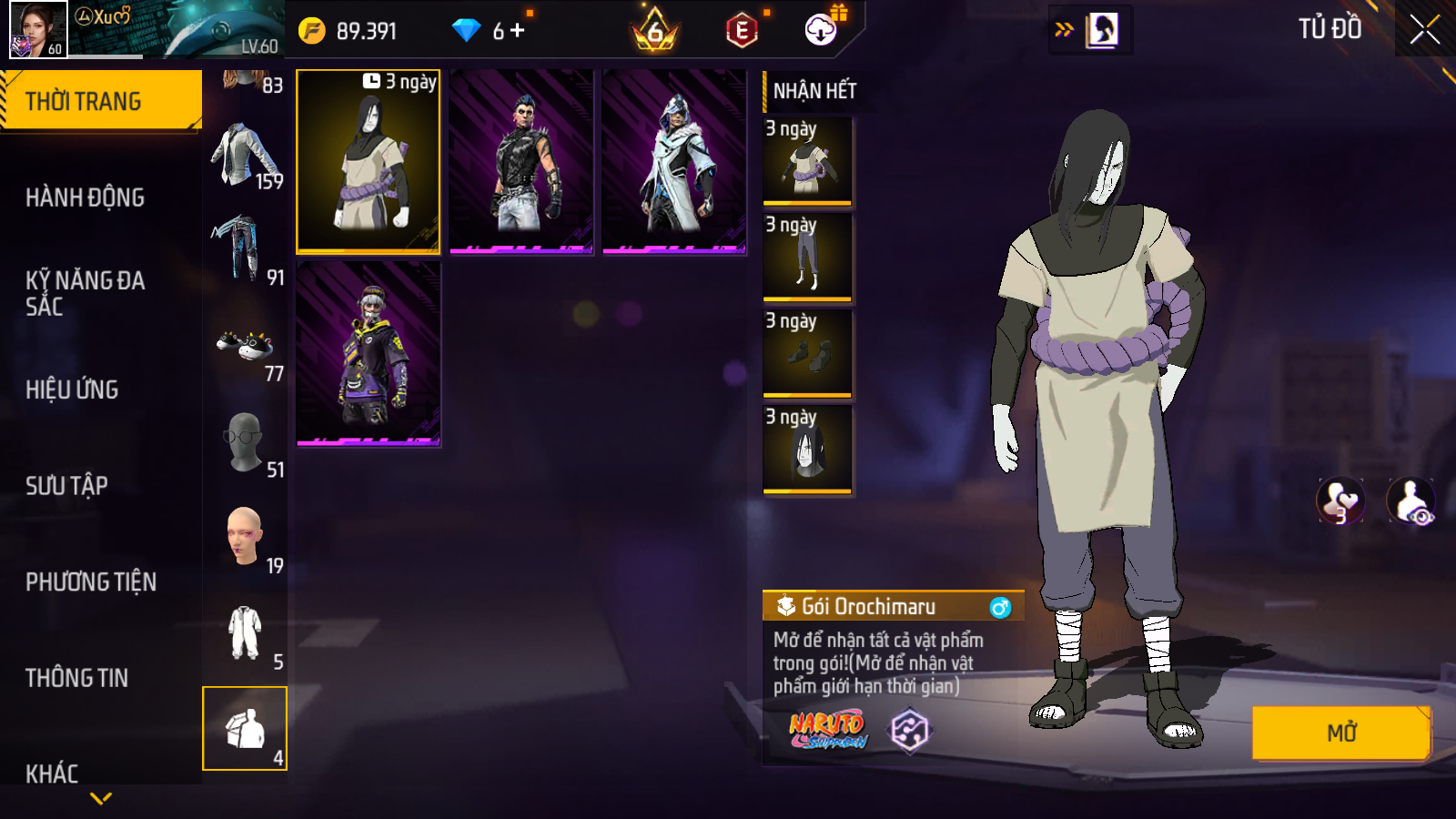Select the Orochimaru bundle thumbnail
The image size is (1456, 819).
pos(369,161)
